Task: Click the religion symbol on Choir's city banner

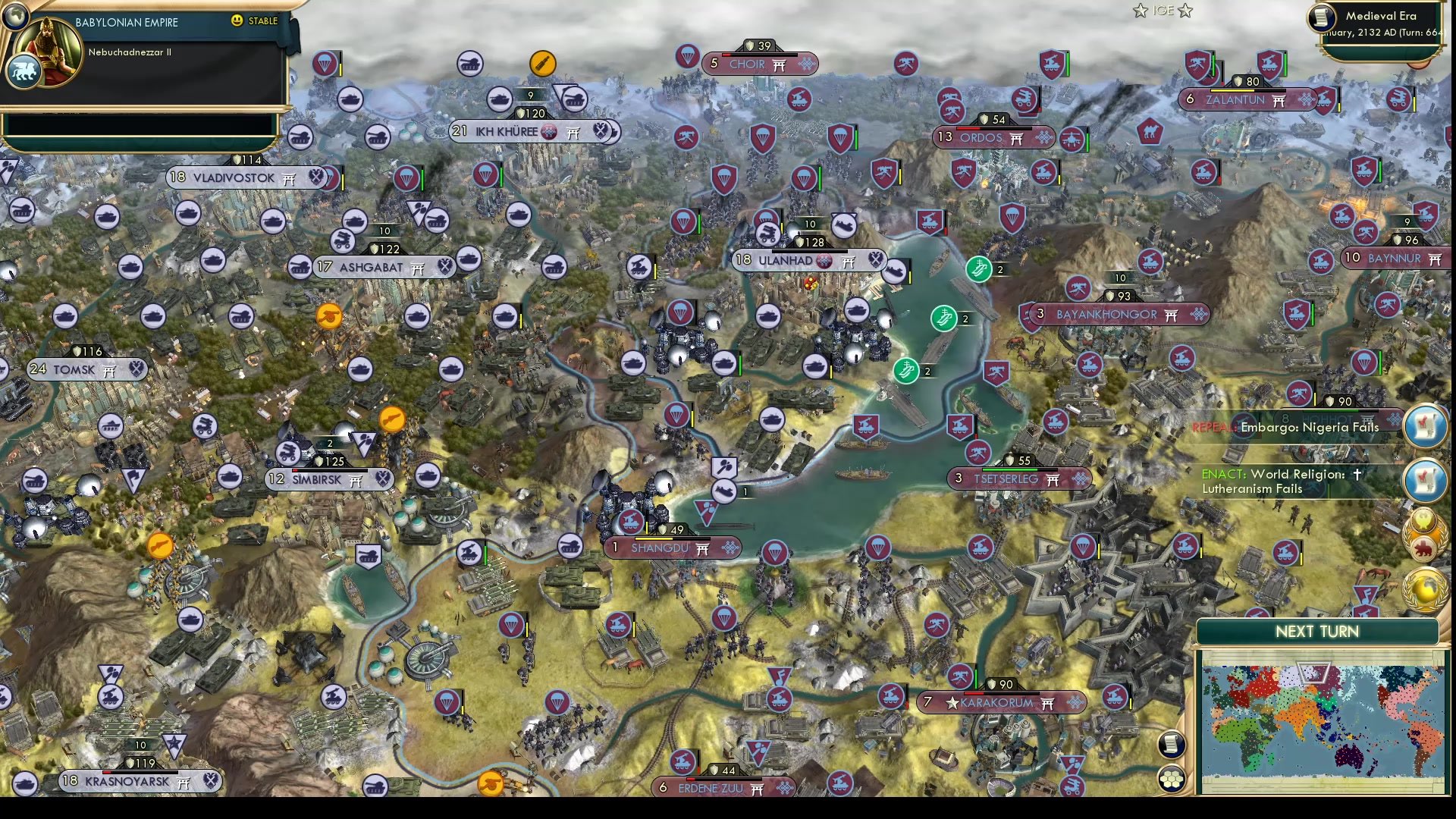Action: pos(777,64)
